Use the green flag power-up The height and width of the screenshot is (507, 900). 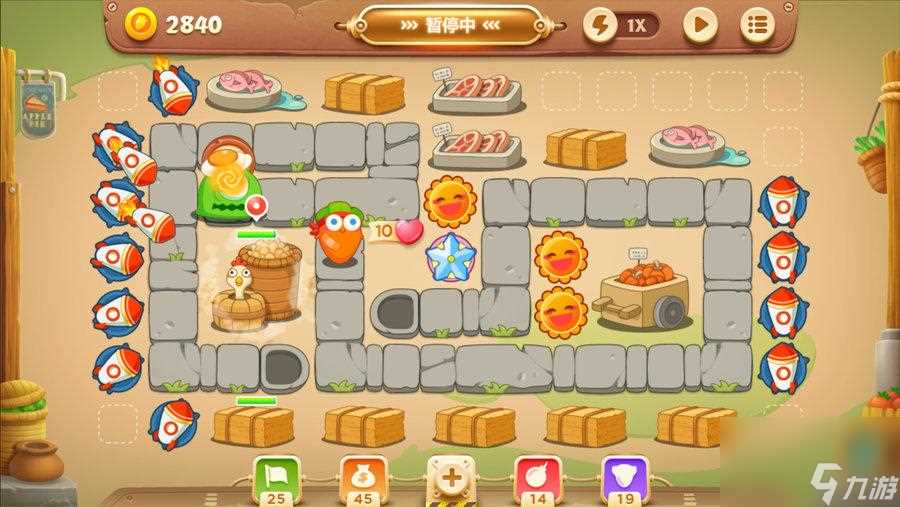tap(272, 476)
